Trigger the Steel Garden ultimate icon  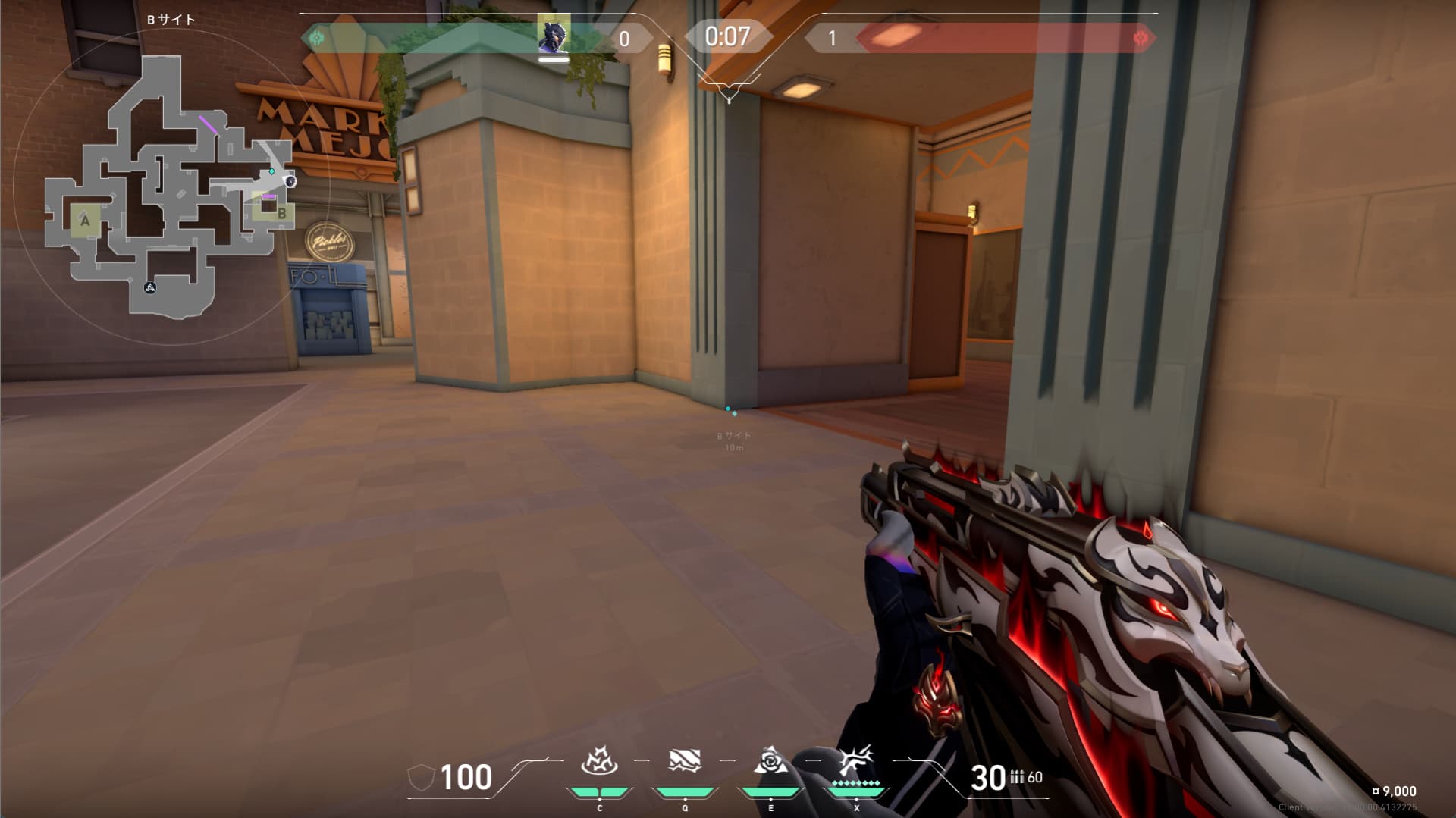[x=856, y=760]
